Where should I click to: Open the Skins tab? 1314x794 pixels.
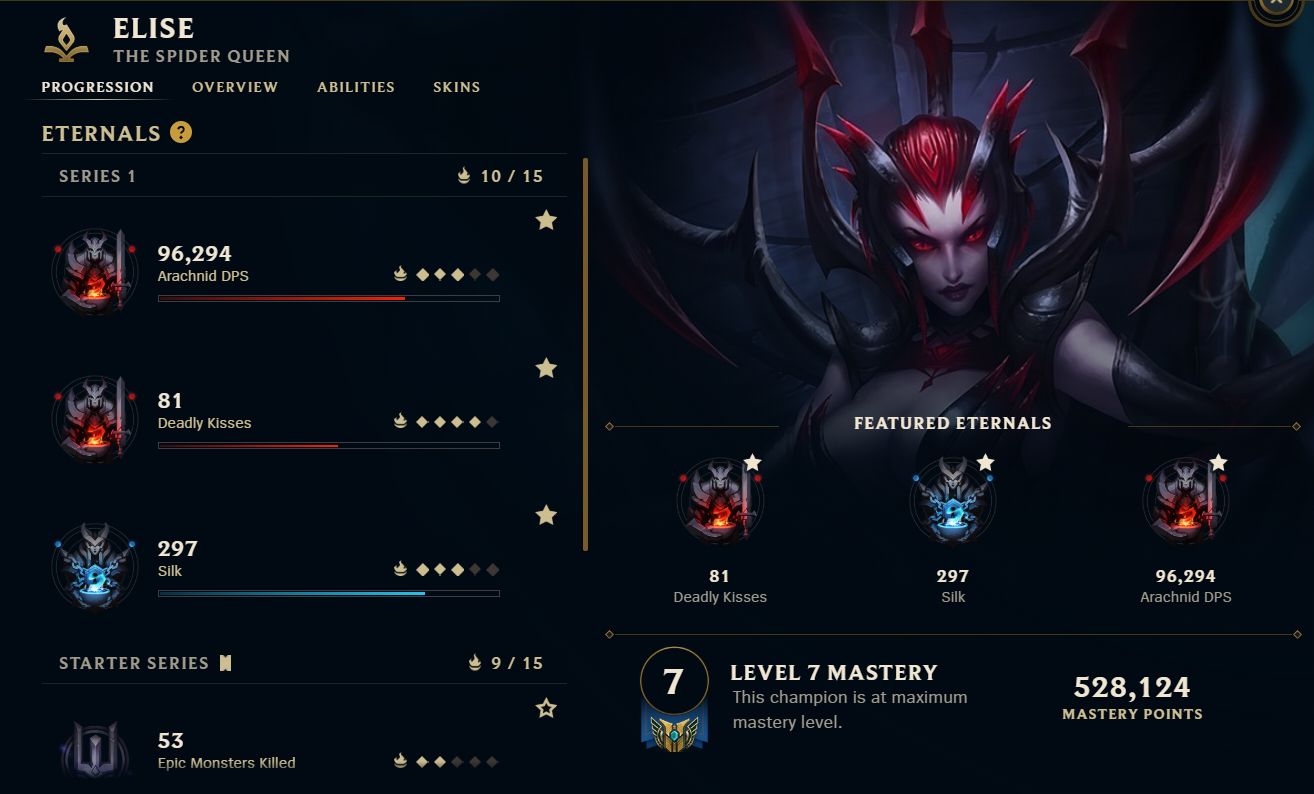[x=456, y=87]
